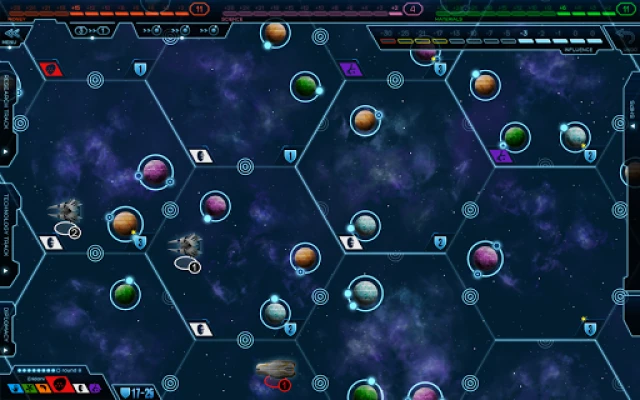Click the red faction hex marker
The image size is (640, 400).
pos(50,69)
